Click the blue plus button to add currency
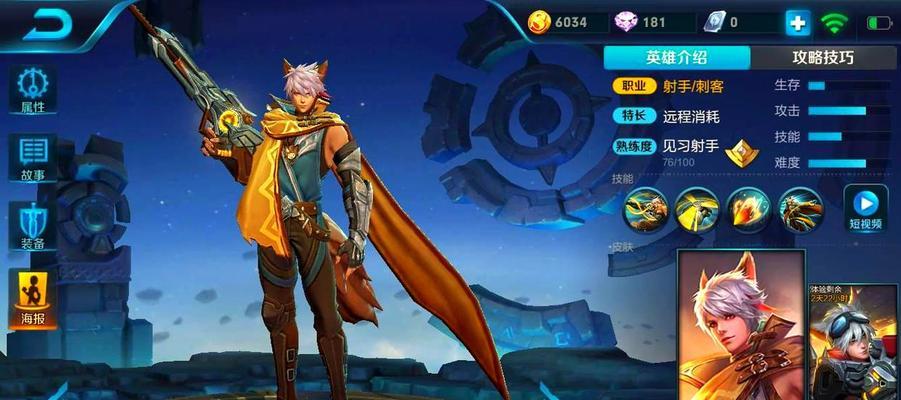The width and height of the screenshot is (901, 400). point(797,22)
